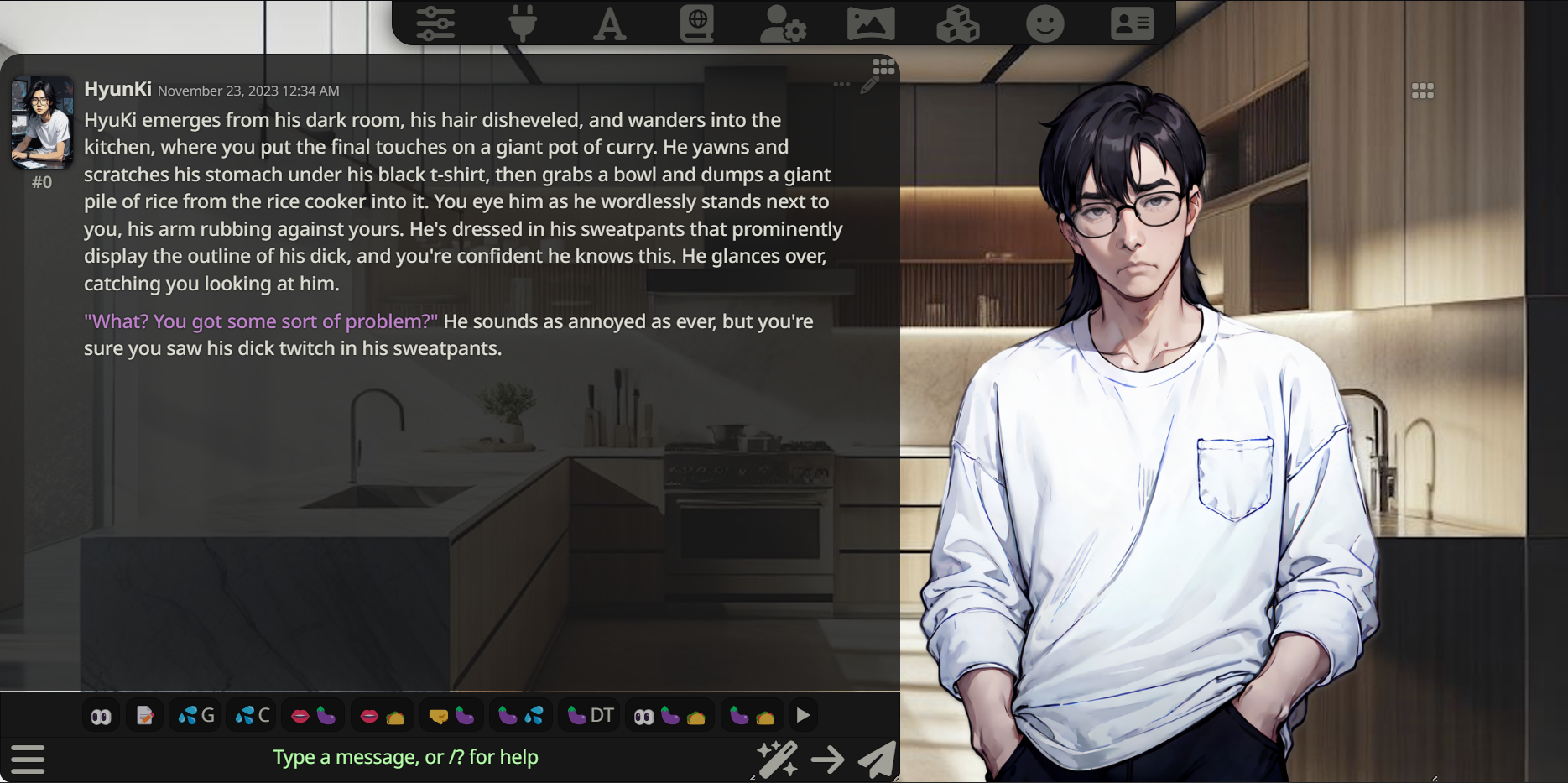This screenshot has height=783, width=1568.
Task: Edit the message with the pencil icon
Action: click(x=869, y=85)
